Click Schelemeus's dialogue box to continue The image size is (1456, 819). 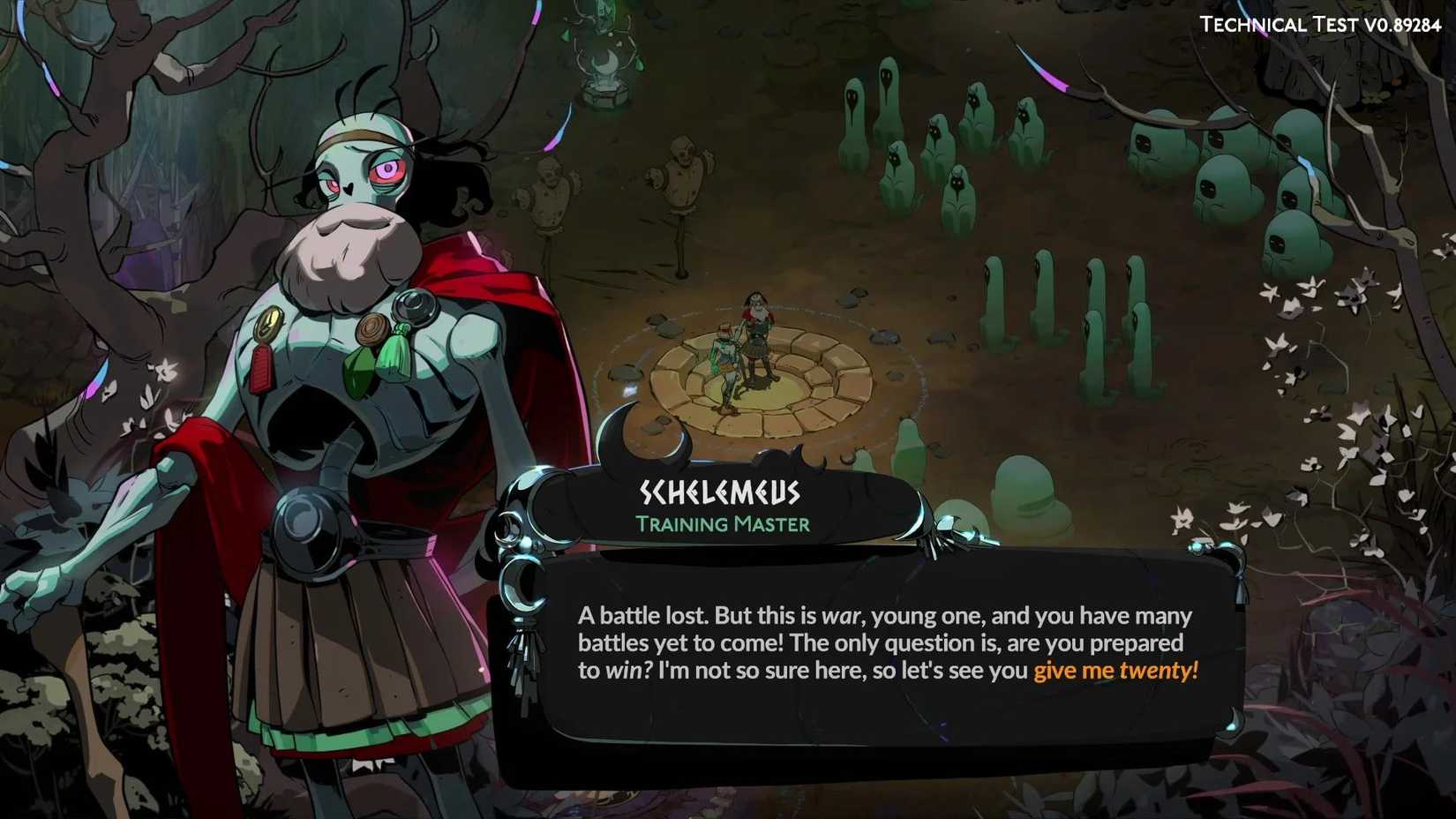click(x=887, y=644)
